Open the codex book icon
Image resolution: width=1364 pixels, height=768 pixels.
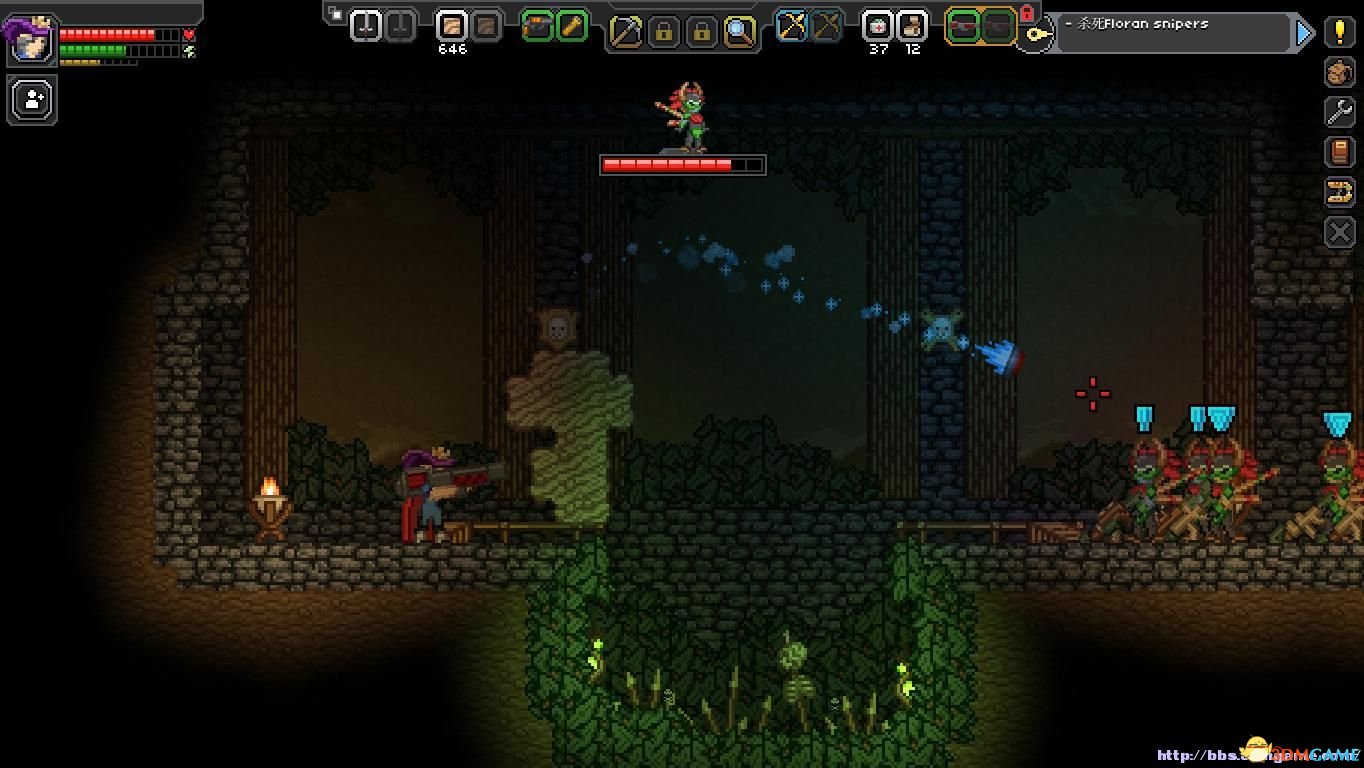(x=1340, y=152)
